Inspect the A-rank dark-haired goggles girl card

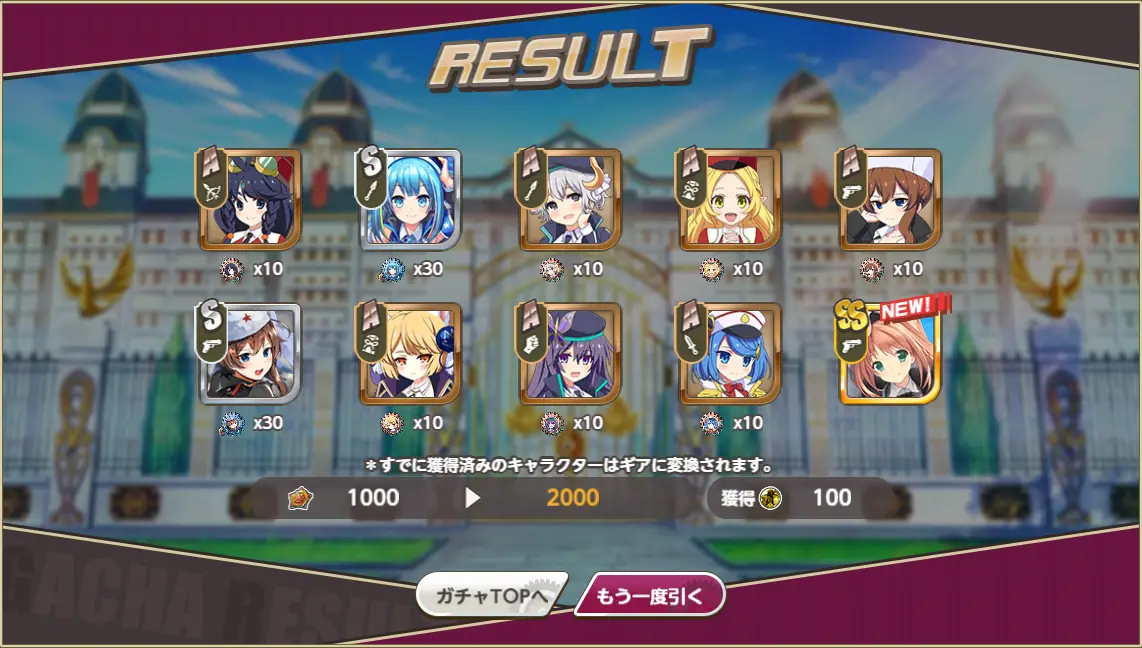click(250, 200)
